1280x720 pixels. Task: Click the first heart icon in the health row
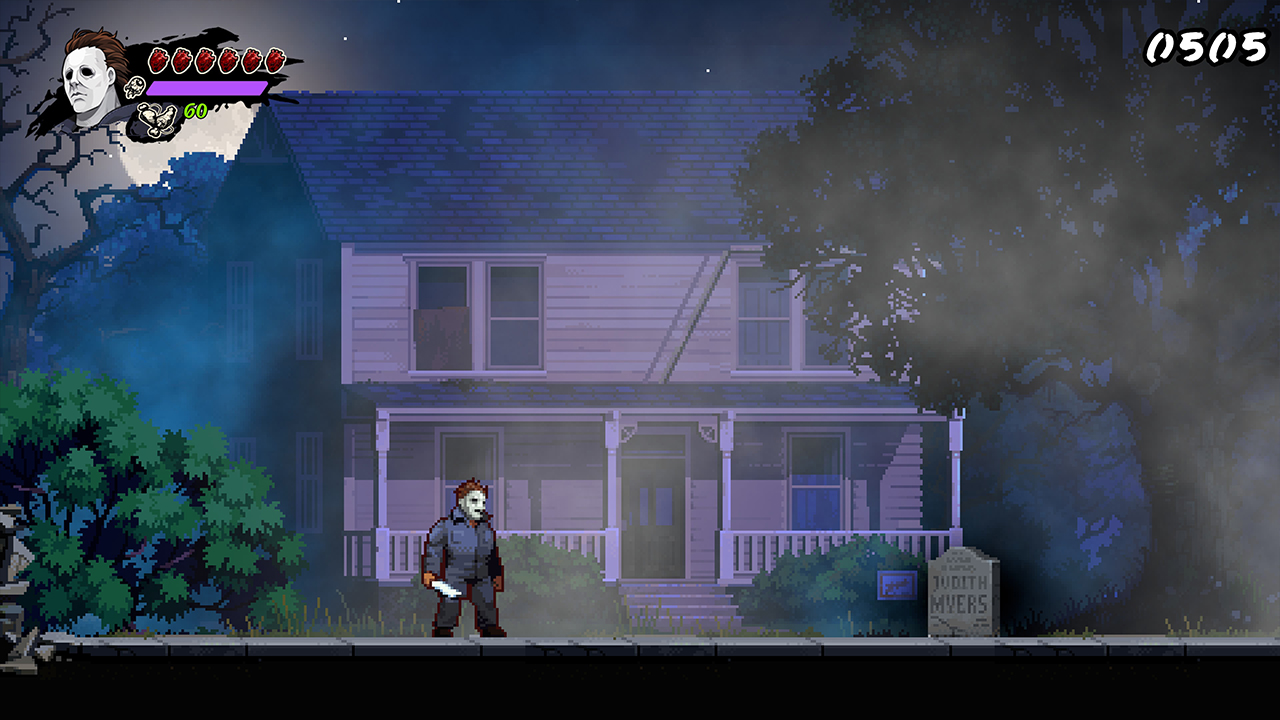158,58
